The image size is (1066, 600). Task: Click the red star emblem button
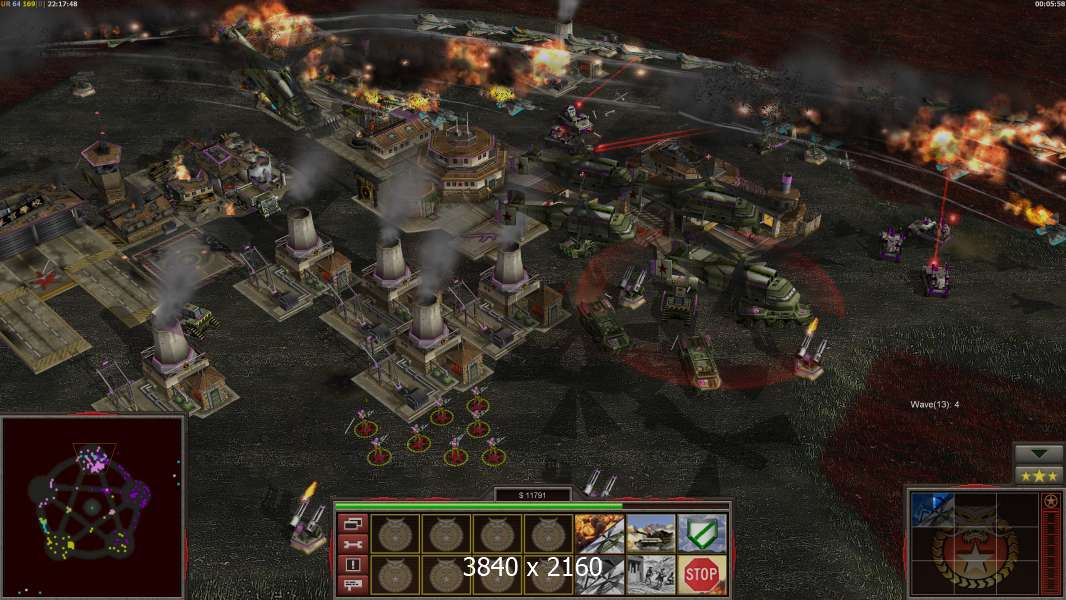(x=1050, y=502)
